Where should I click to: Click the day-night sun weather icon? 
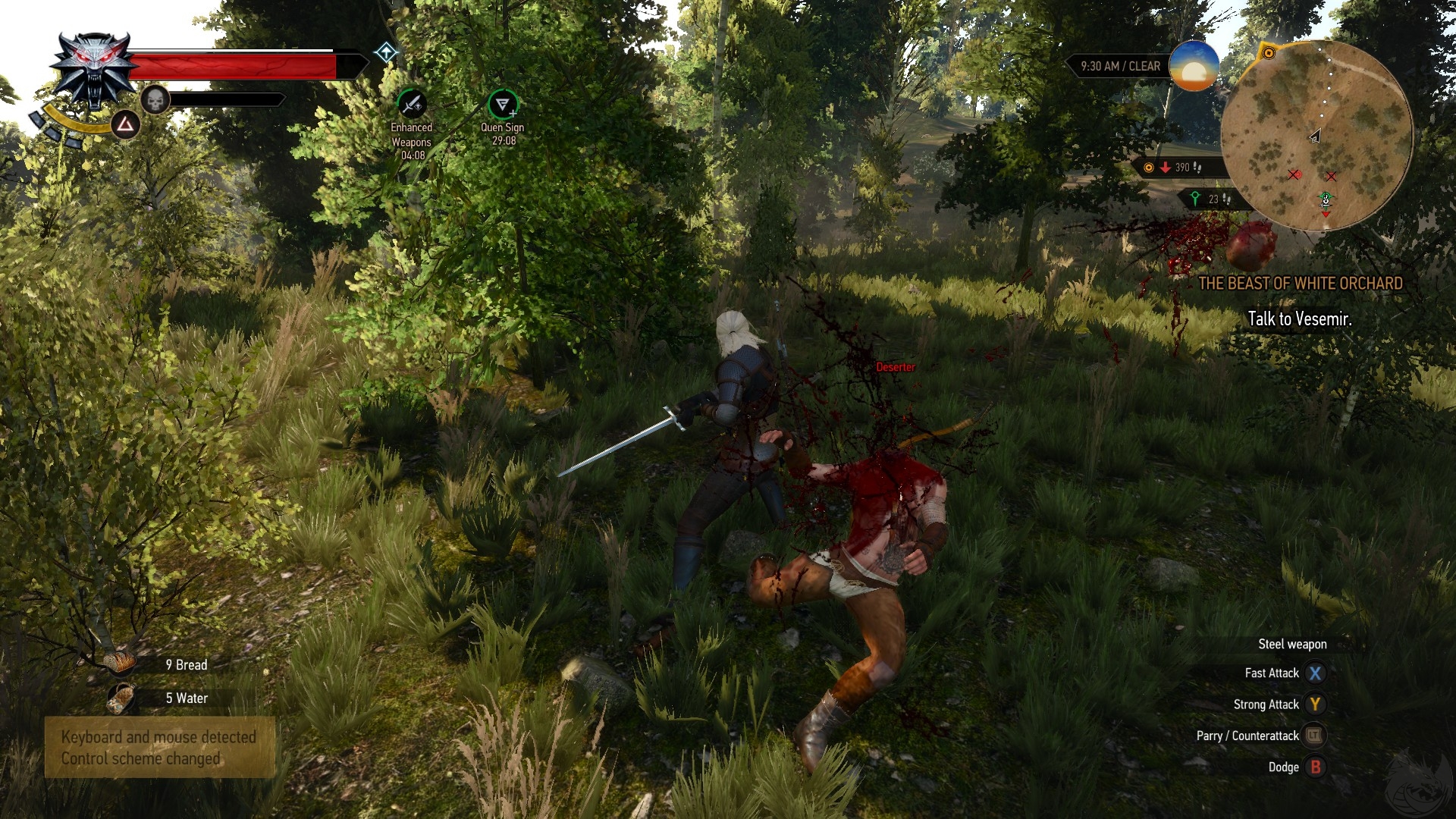[1194, 66]
